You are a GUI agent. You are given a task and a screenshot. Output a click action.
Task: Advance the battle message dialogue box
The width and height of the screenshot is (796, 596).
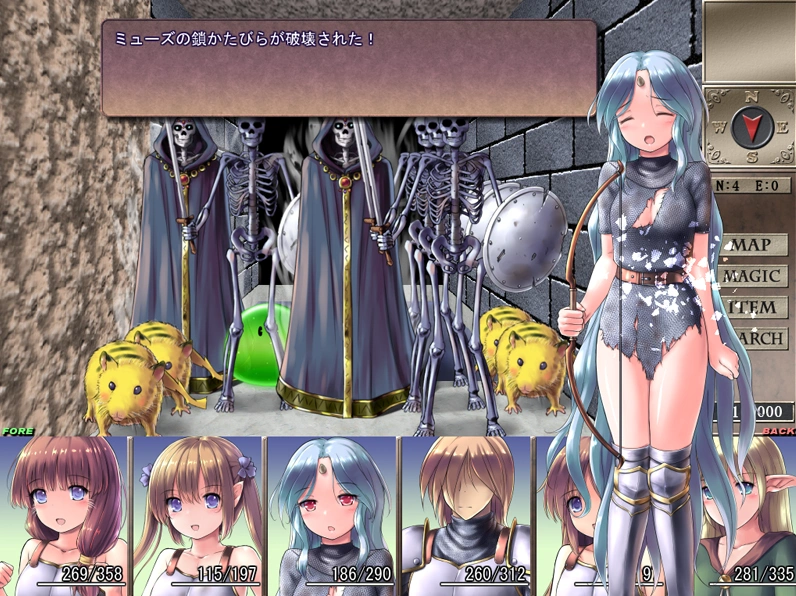coord(350,68)
